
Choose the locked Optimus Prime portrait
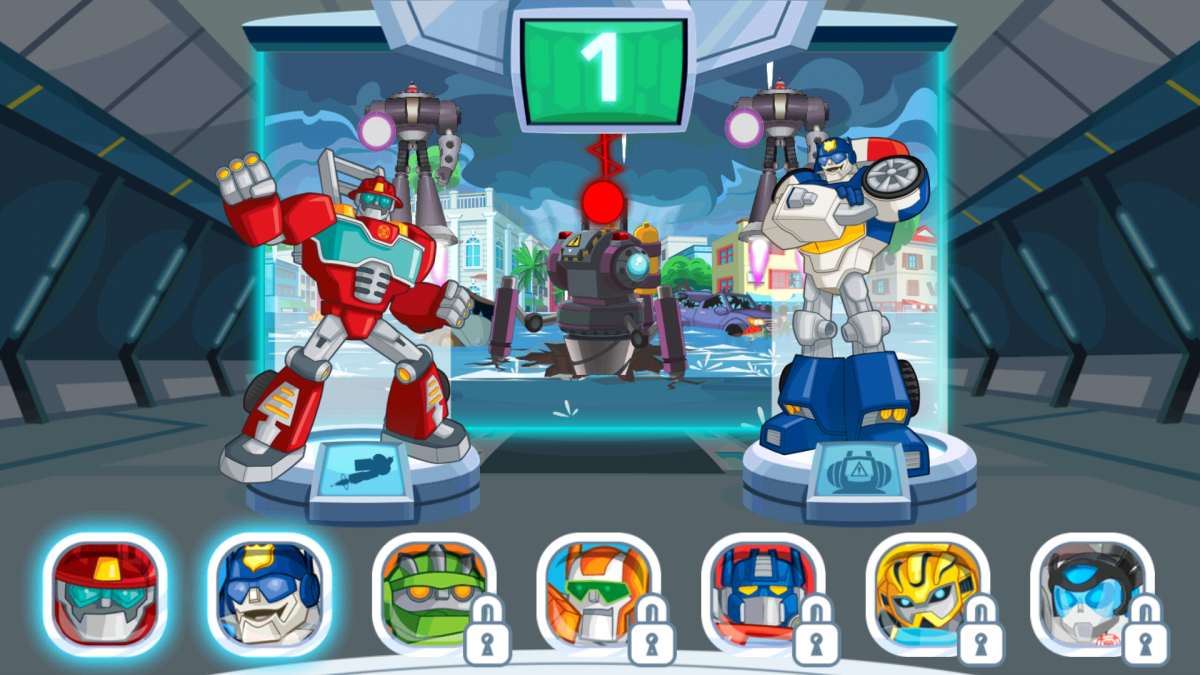point(762,594)
